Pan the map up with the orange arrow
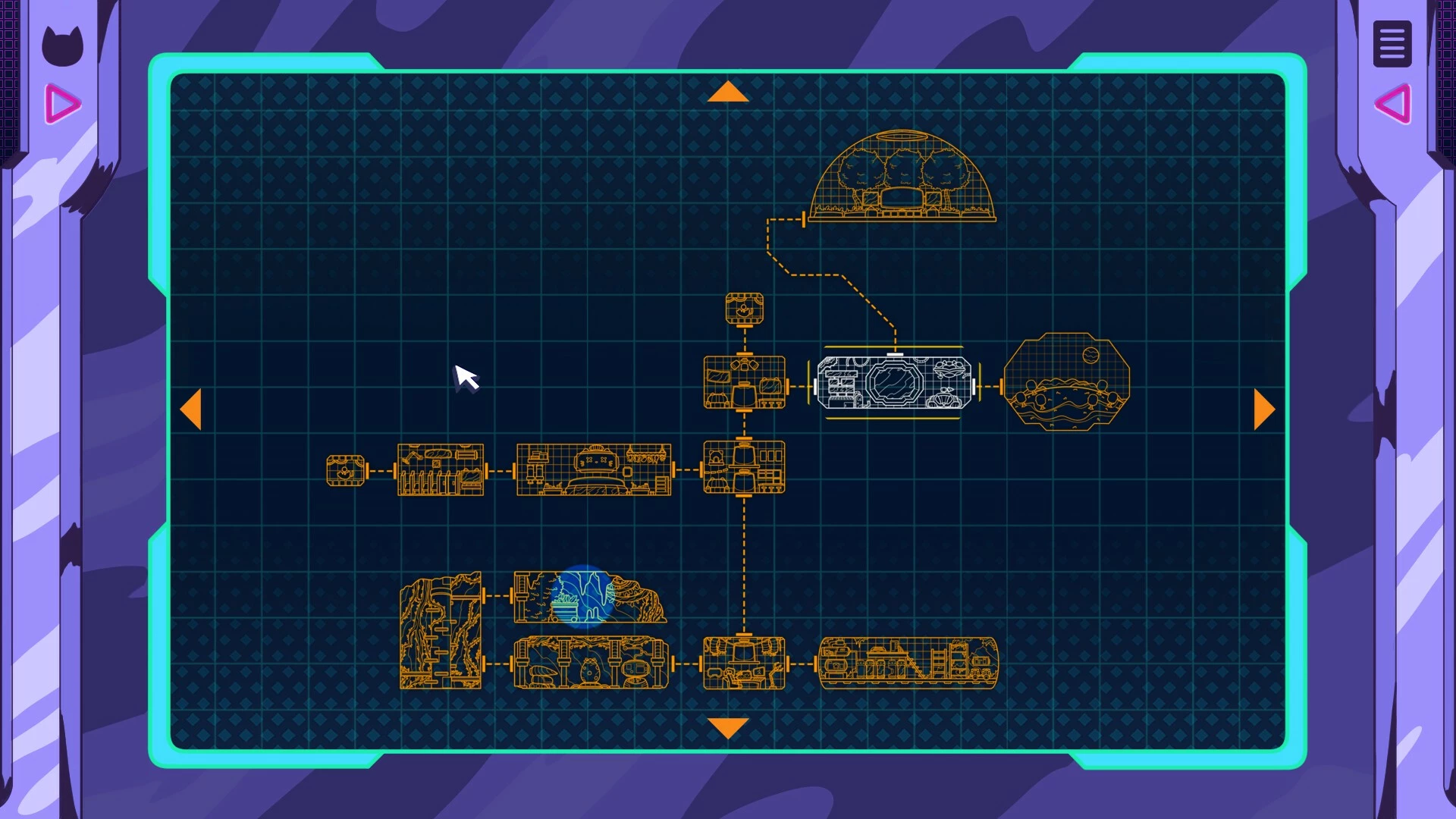 (x=727, y=92)
